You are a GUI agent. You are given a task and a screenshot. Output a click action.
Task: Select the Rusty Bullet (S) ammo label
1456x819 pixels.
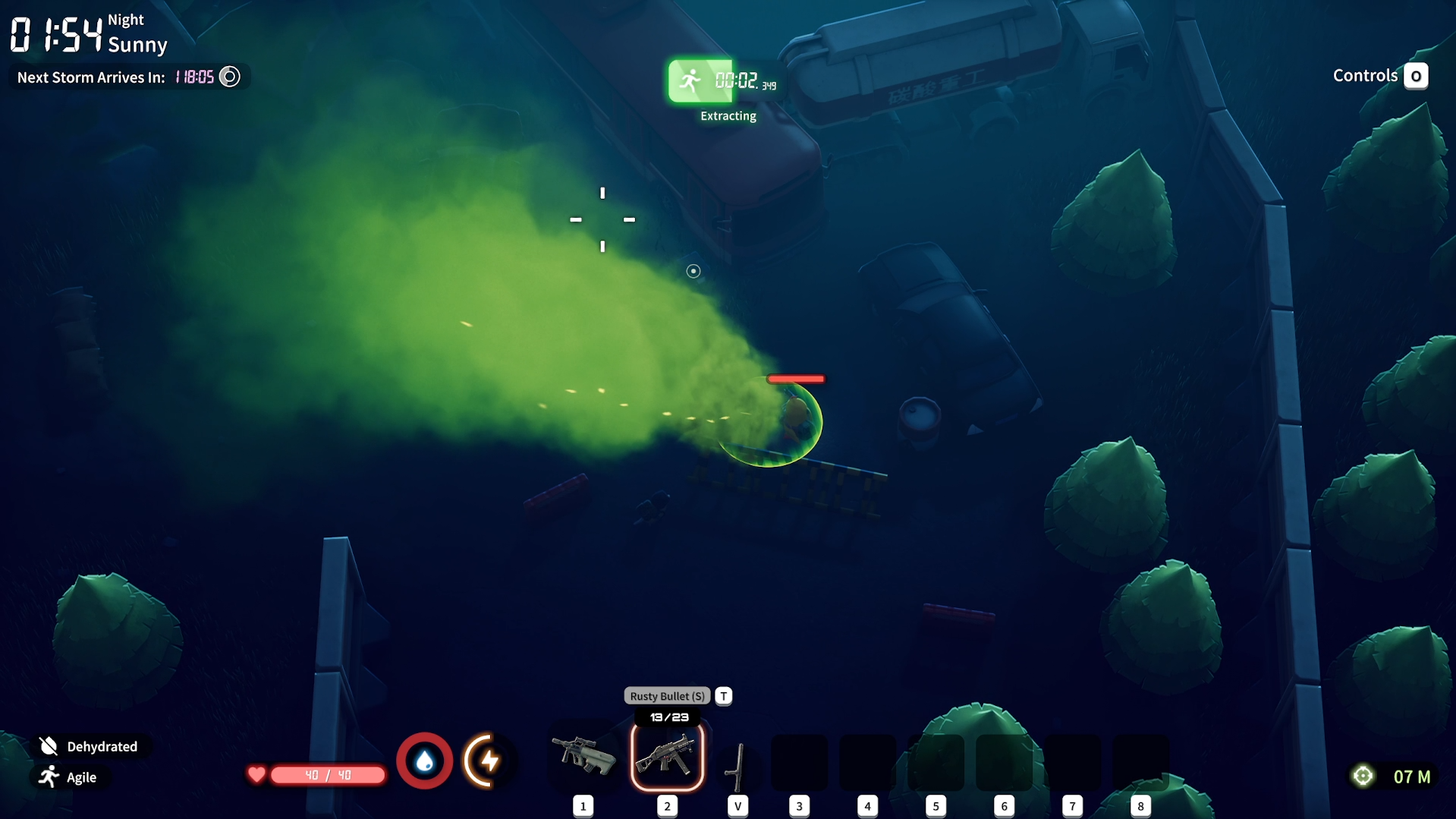click(667, 696)
